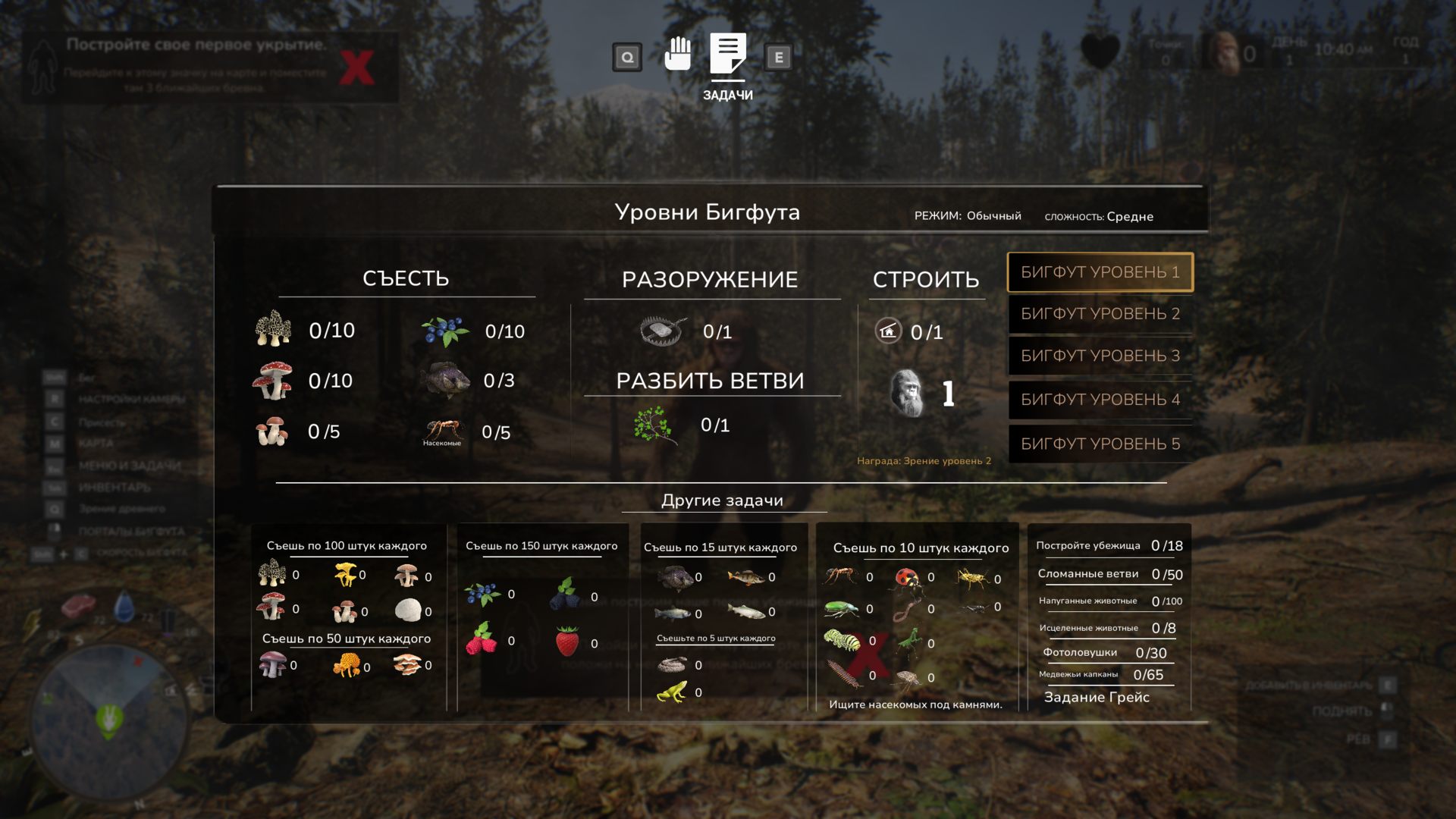Viewport: 1456px width, 819px height.
Task: Select the broken branch task icon
Action: point(654,425)
